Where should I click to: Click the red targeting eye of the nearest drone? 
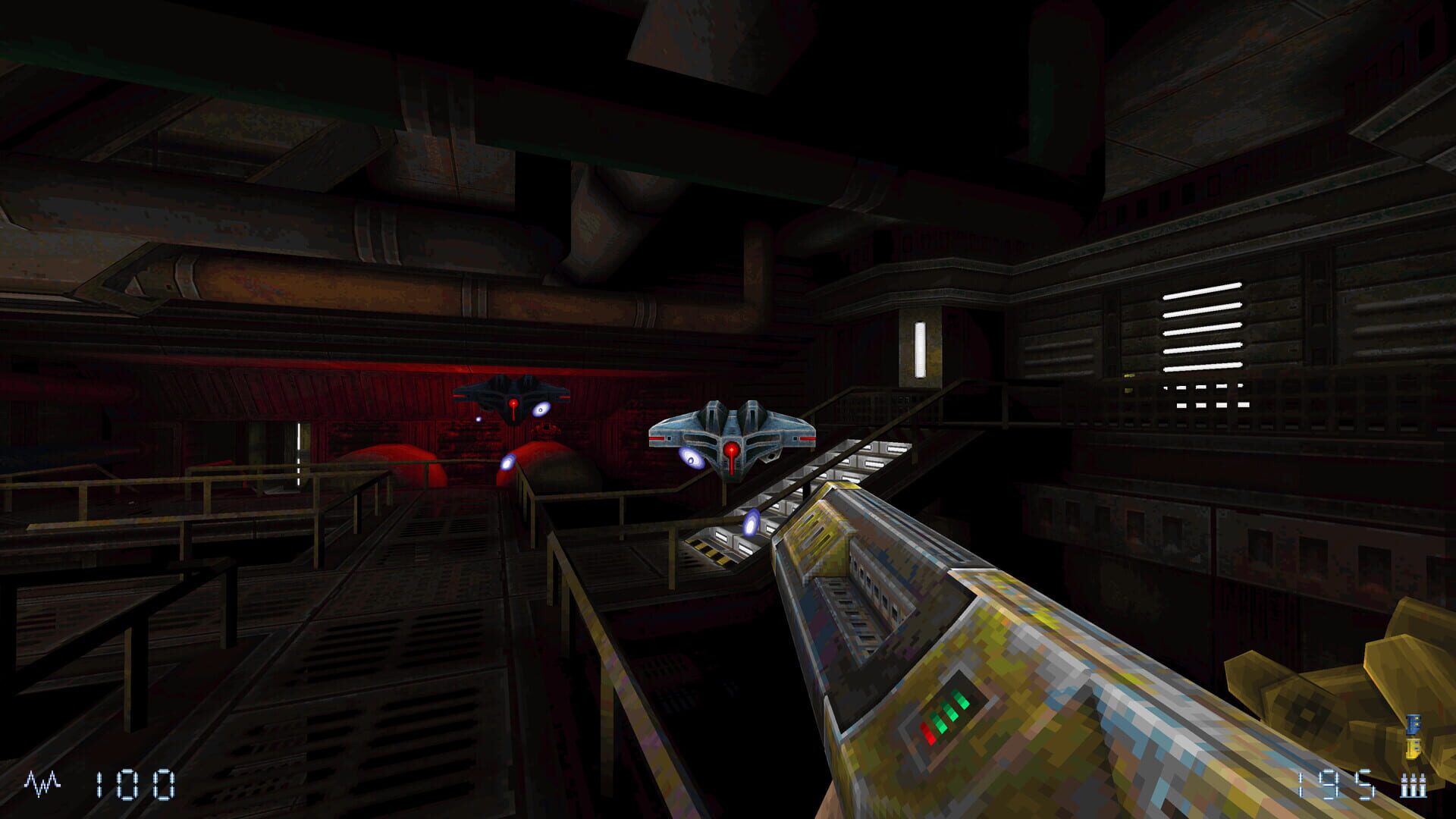tap(730, 450)
